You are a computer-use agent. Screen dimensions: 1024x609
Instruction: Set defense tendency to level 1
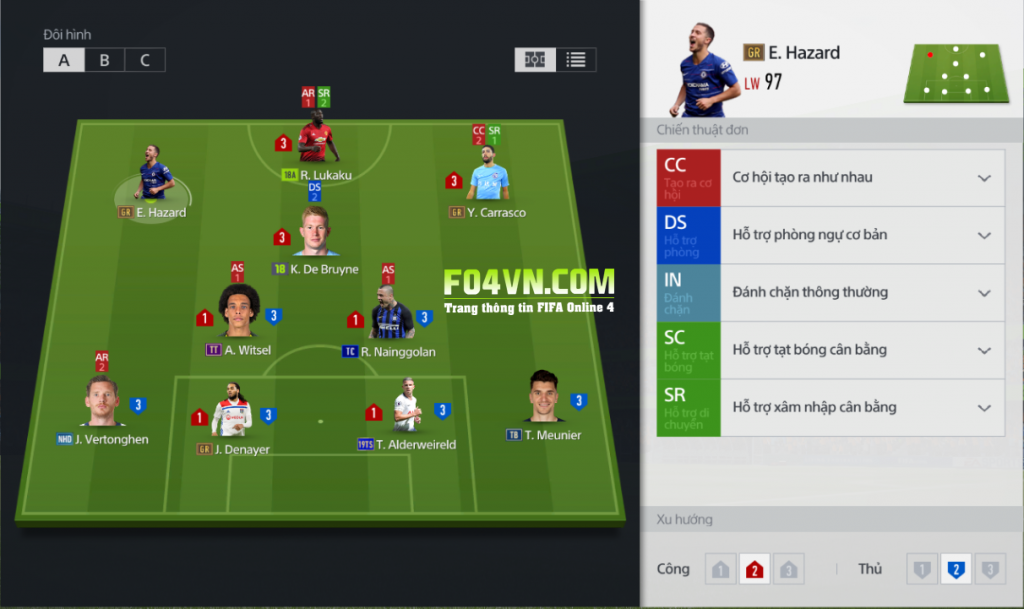[921, 570]
